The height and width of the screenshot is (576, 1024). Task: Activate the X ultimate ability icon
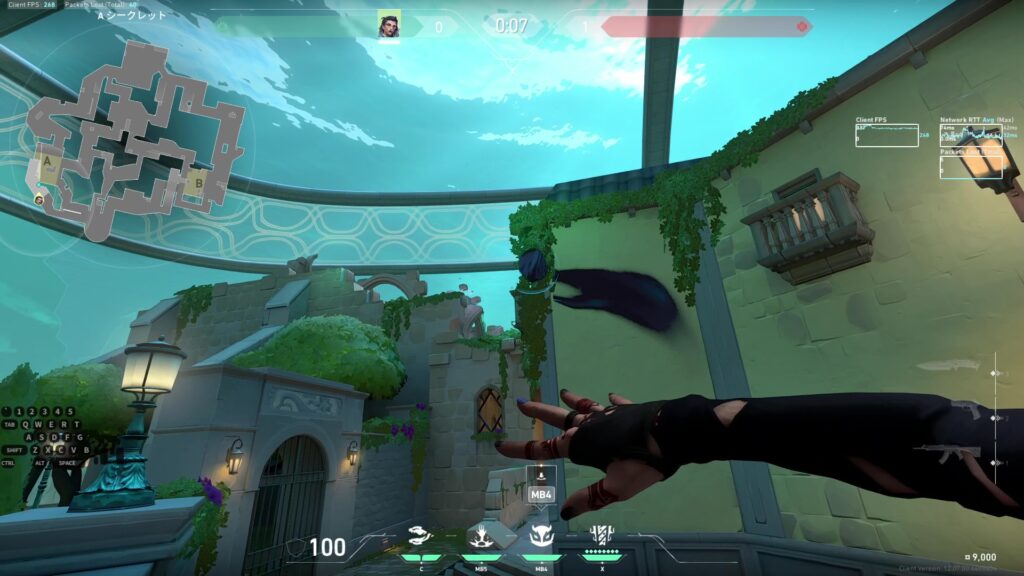602,538
